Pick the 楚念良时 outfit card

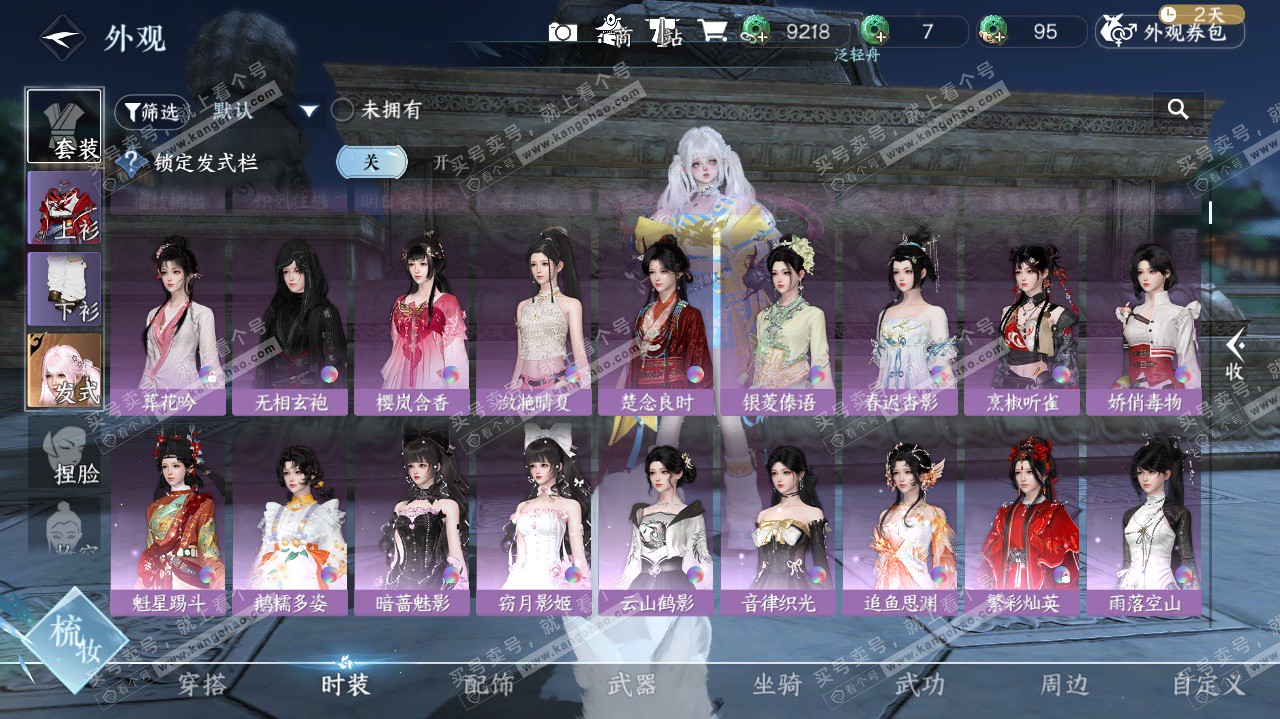tap(656, 327)
